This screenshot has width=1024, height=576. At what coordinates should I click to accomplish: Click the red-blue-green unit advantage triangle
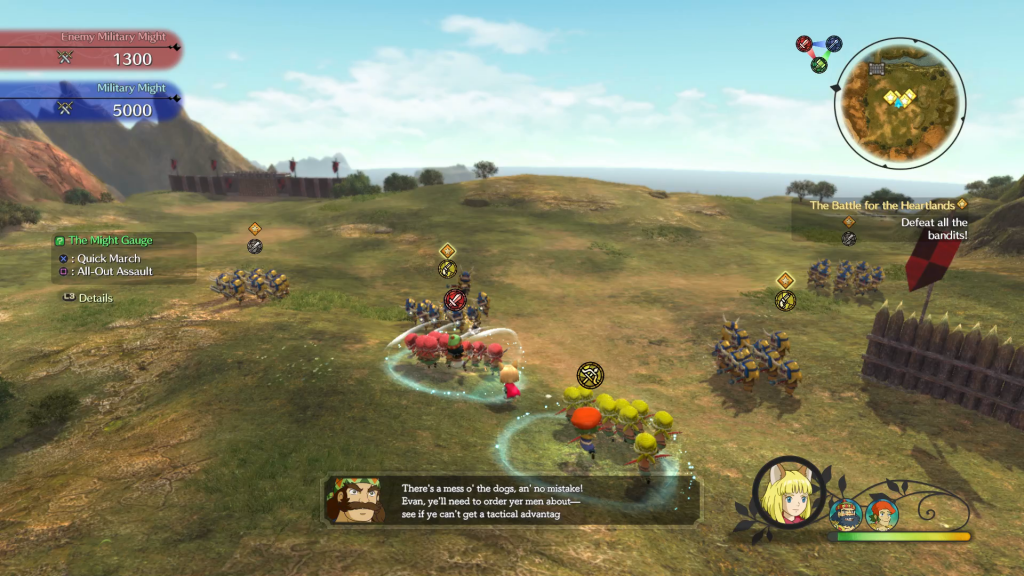[818, 52]
